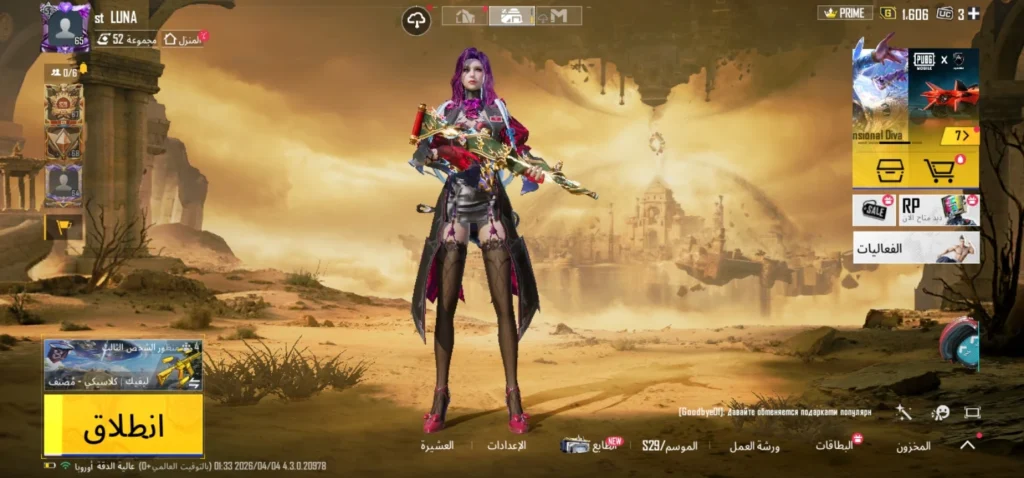Screen dimensions: 1024x478
Task: Tap the yellow انطلاق start button
Action: pyautogui.click(x=123, y=425)
